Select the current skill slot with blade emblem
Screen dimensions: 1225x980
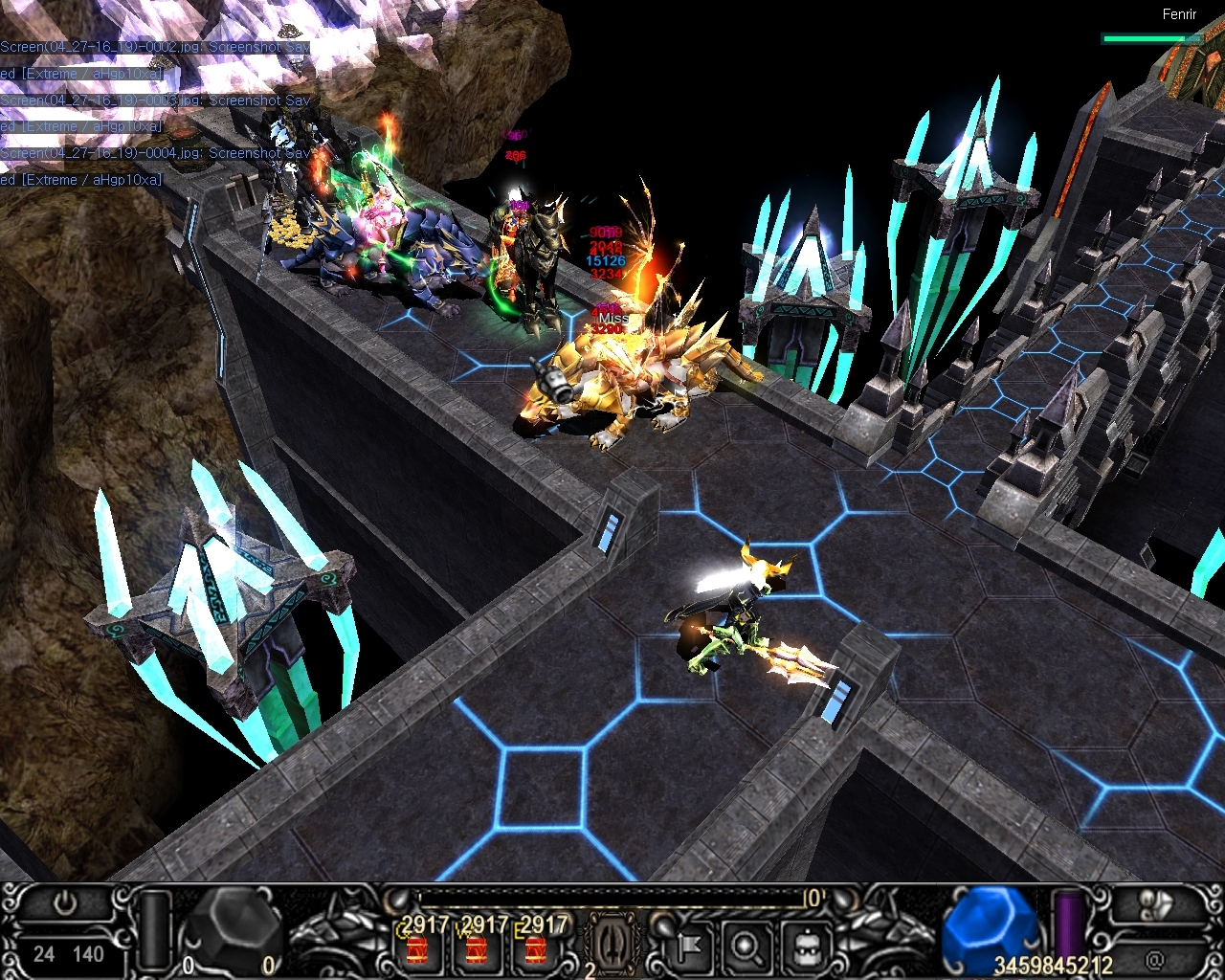click(609, 943)
